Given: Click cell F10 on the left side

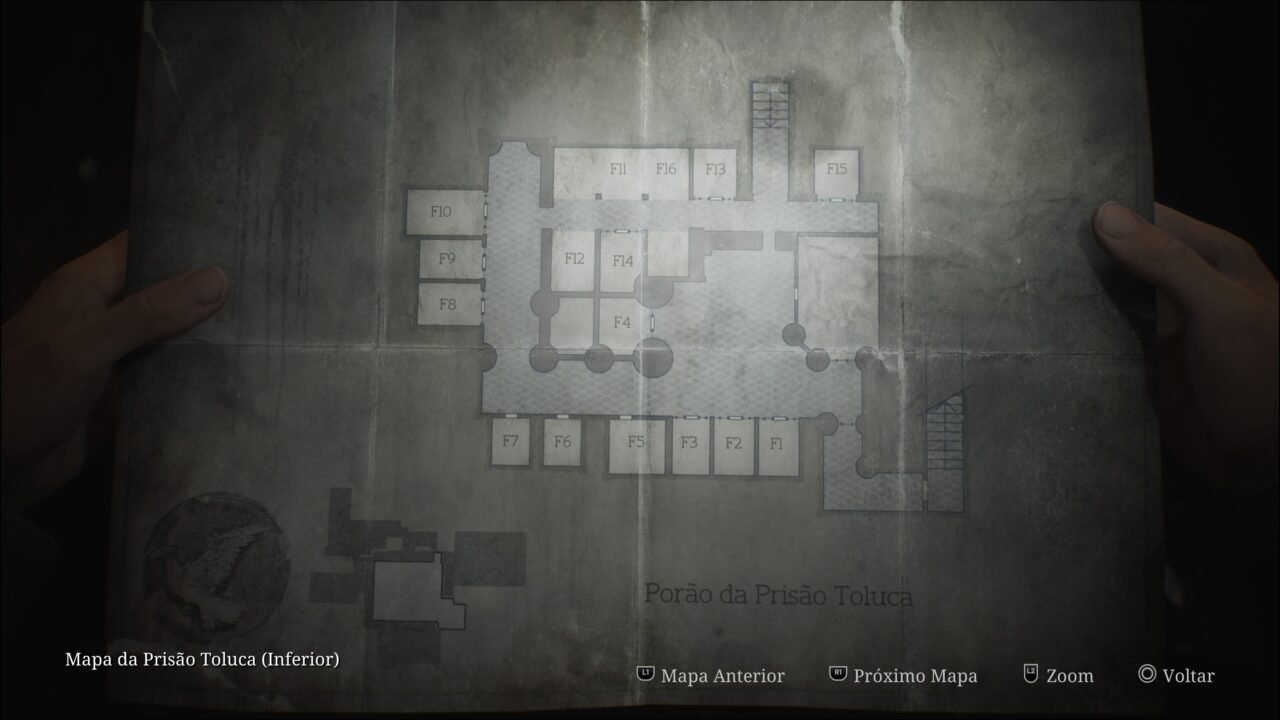Looking at the screenshot, I should coord(440,212).
